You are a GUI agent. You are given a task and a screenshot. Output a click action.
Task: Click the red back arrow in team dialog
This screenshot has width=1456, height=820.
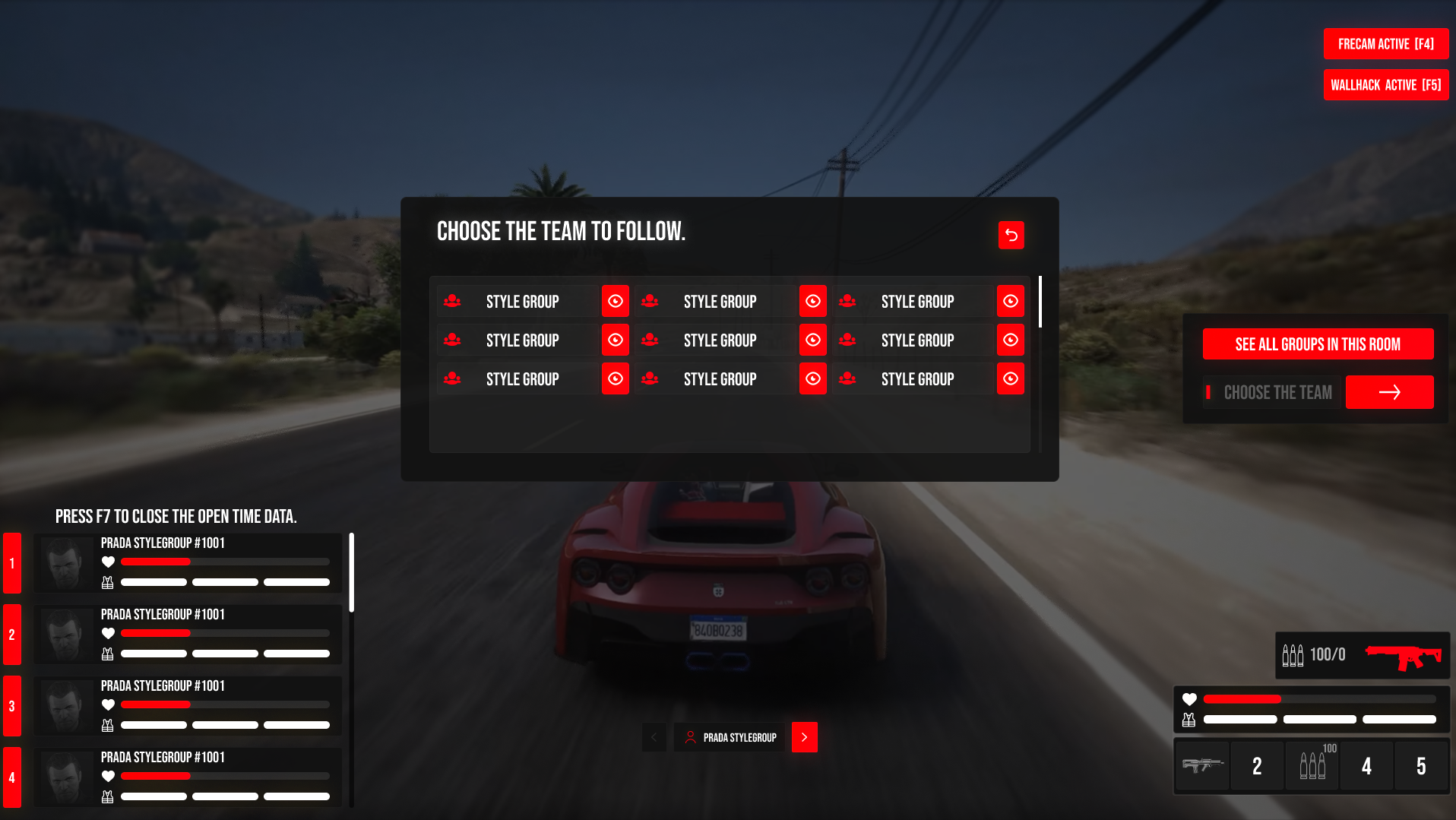point(1011,236)
